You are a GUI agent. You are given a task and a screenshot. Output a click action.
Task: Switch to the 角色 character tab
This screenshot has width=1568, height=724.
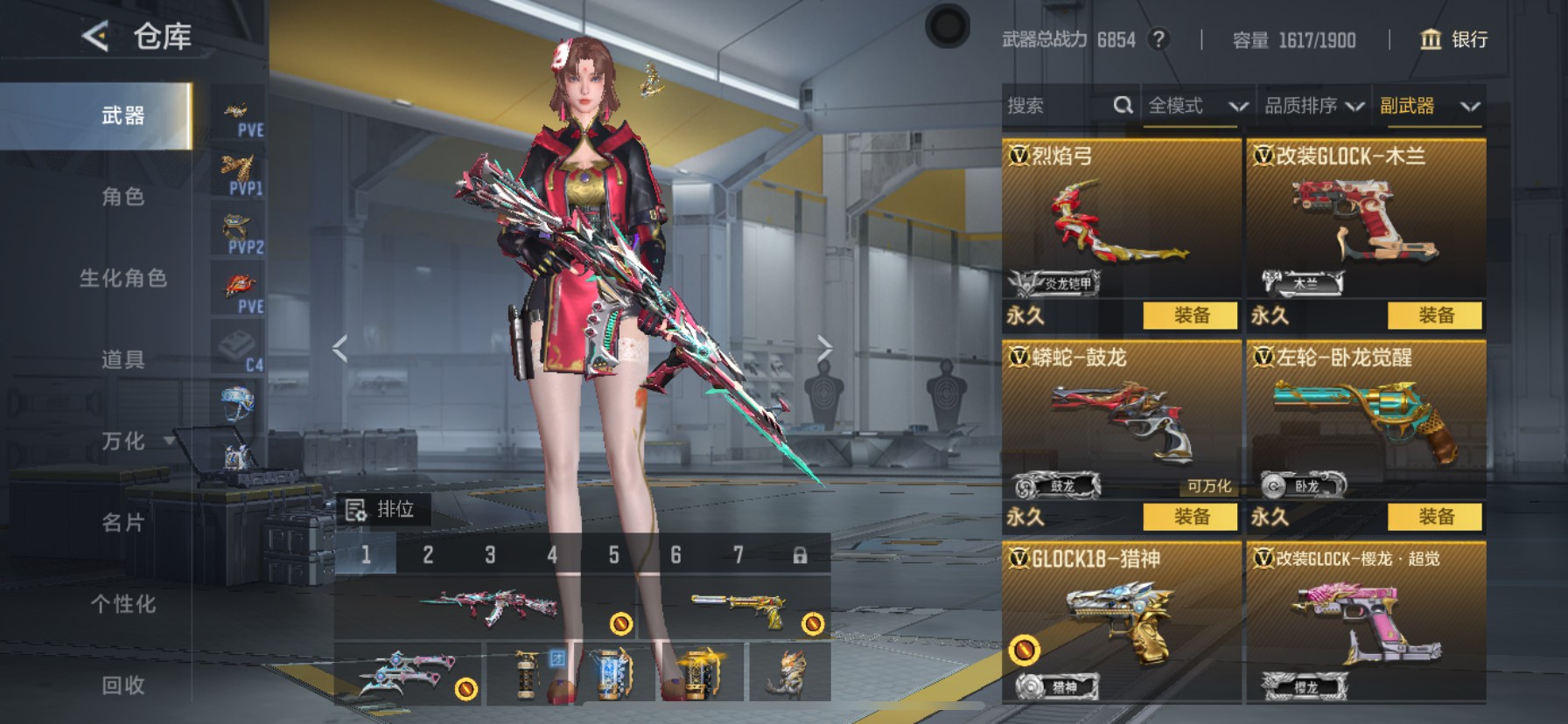[x=122, y=197]
